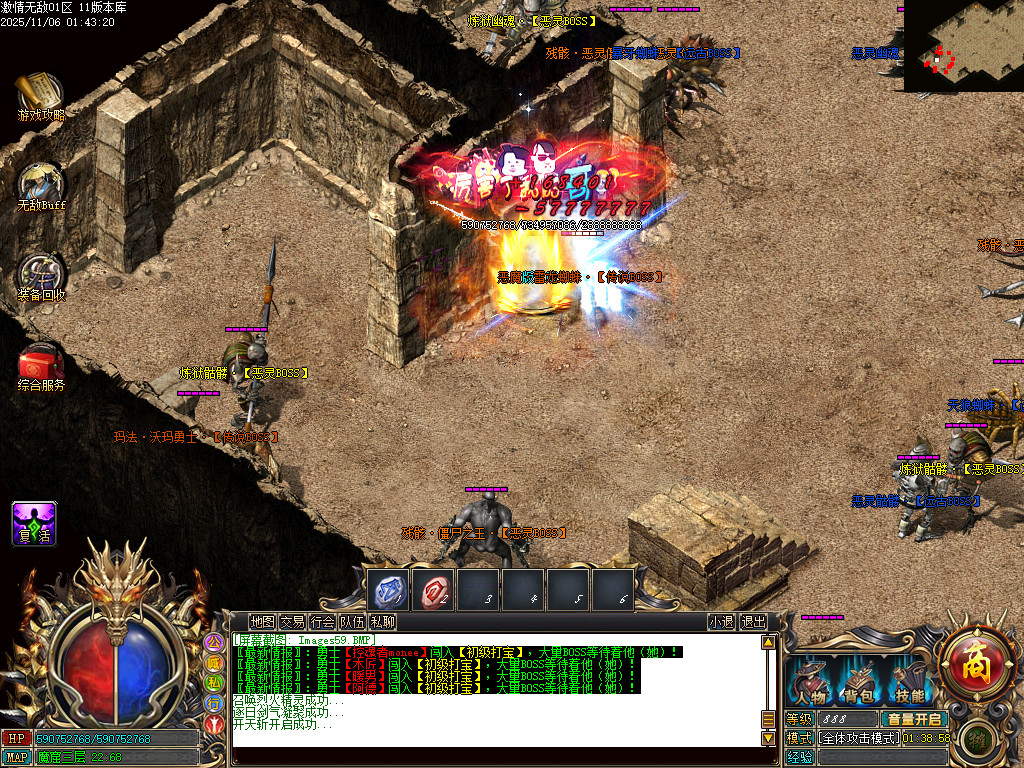1024x768 pixels.
Task: Open the 背包 backpack
Action: [x=860, y=684]
